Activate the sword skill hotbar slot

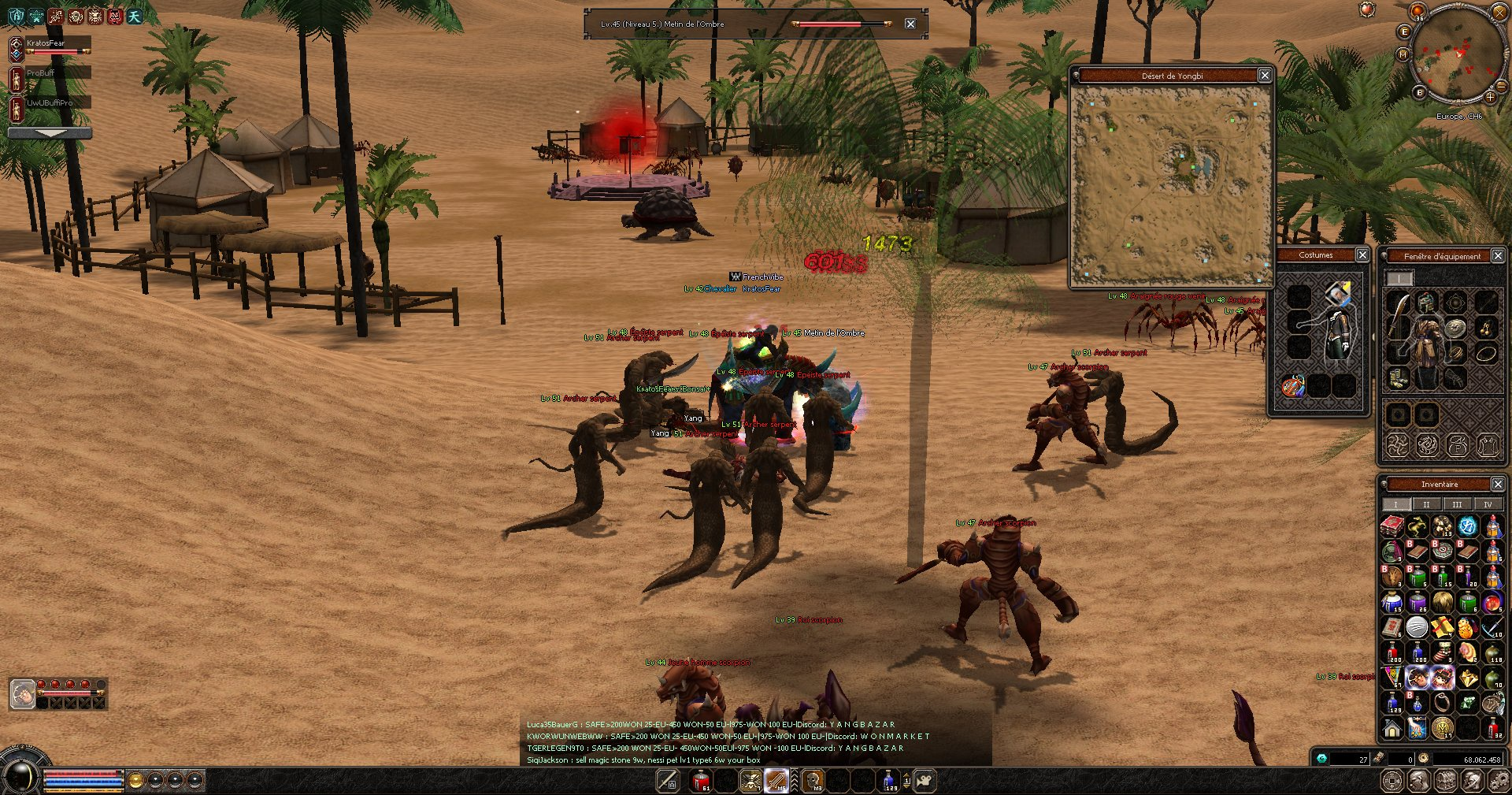coord(776,780)
